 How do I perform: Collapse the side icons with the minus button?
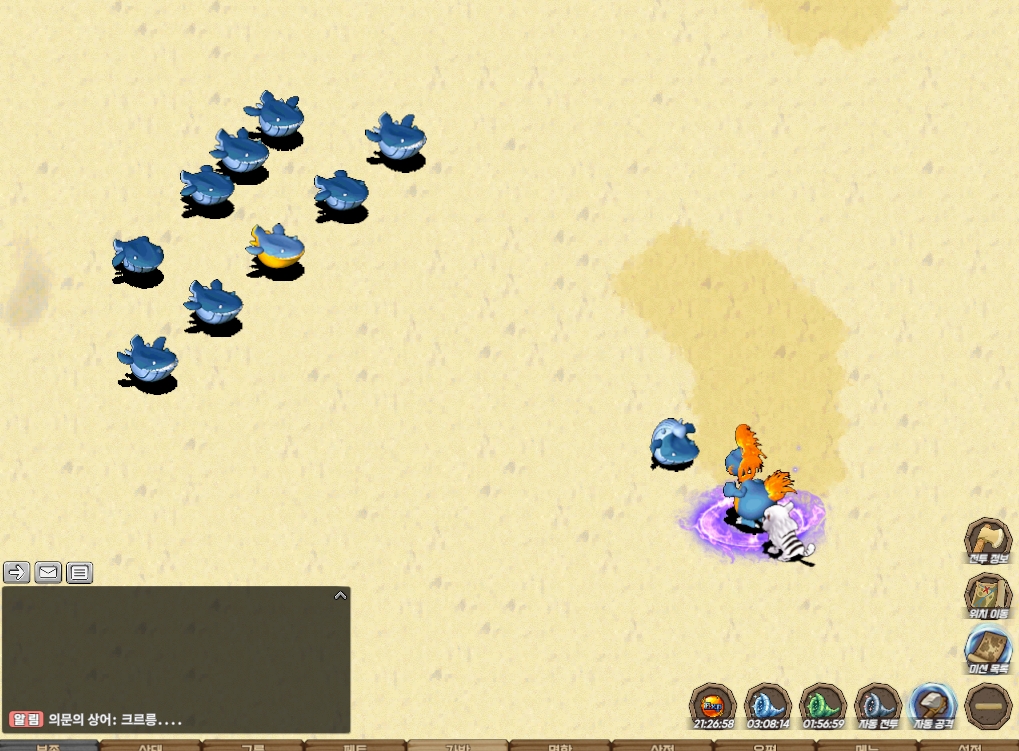988,706
